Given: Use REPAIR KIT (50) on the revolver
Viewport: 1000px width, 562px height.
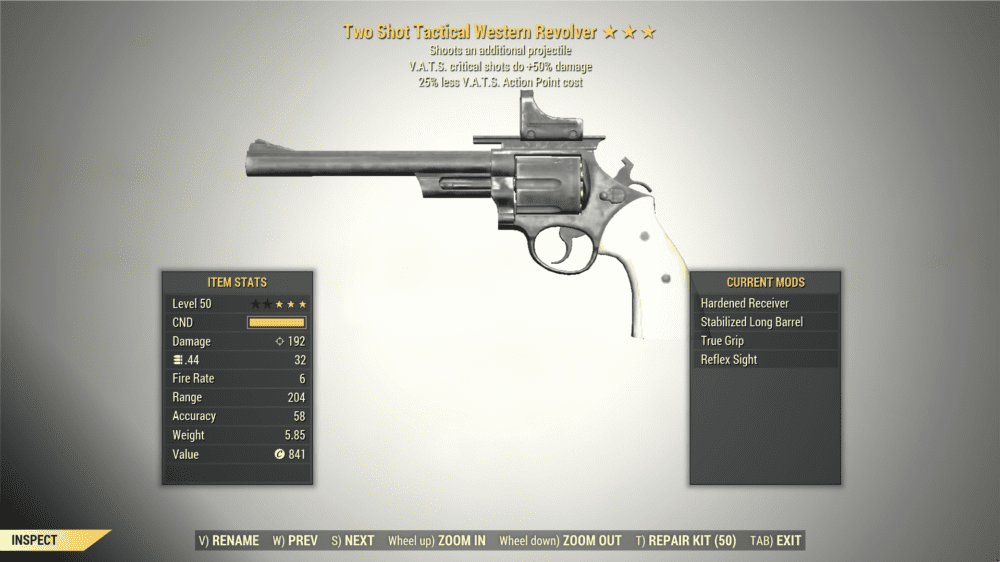Looking at the screenshot, I should [686, 541].
